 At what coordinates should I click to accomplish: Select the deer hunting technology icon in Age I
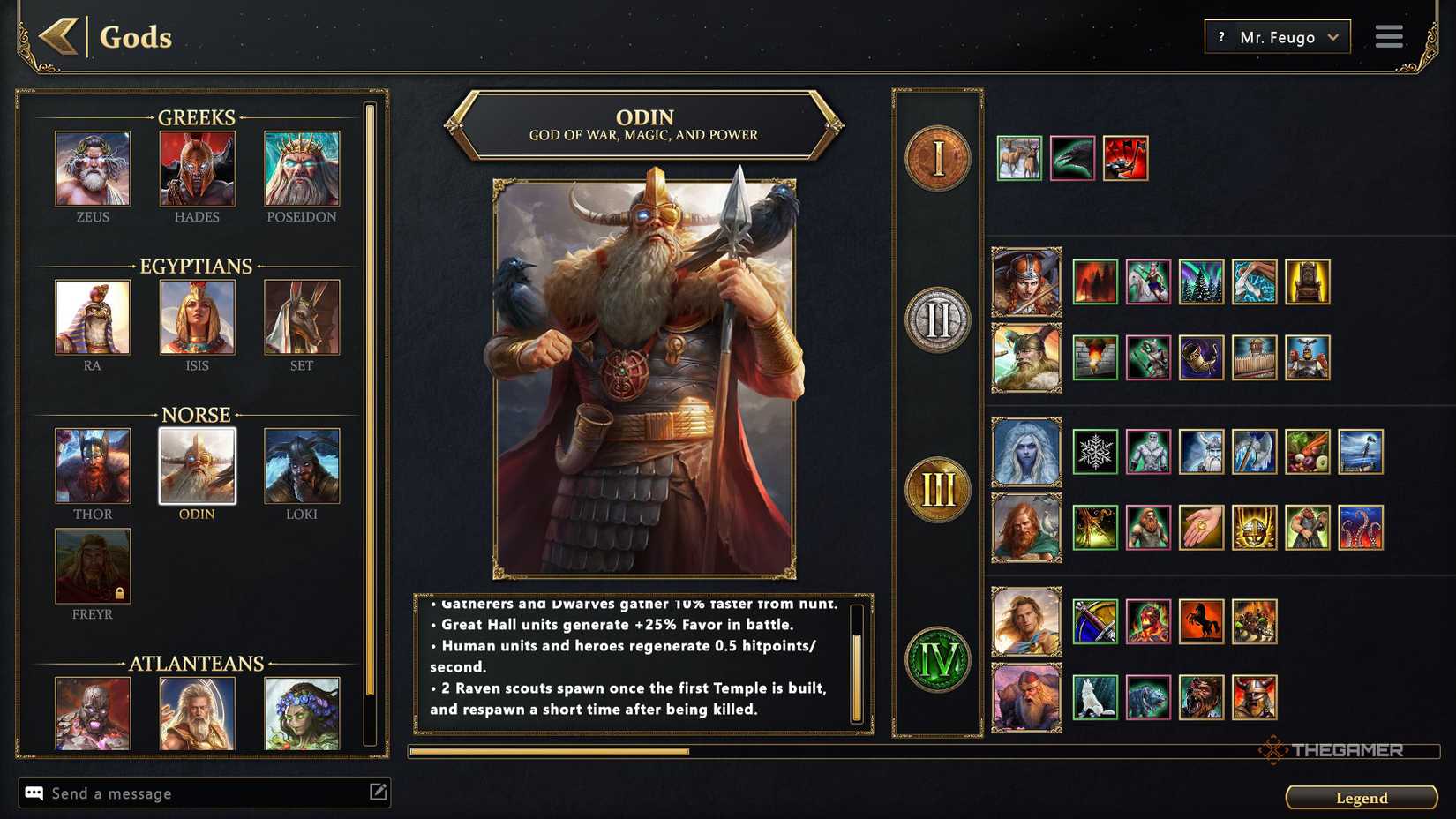(1021, 159)
